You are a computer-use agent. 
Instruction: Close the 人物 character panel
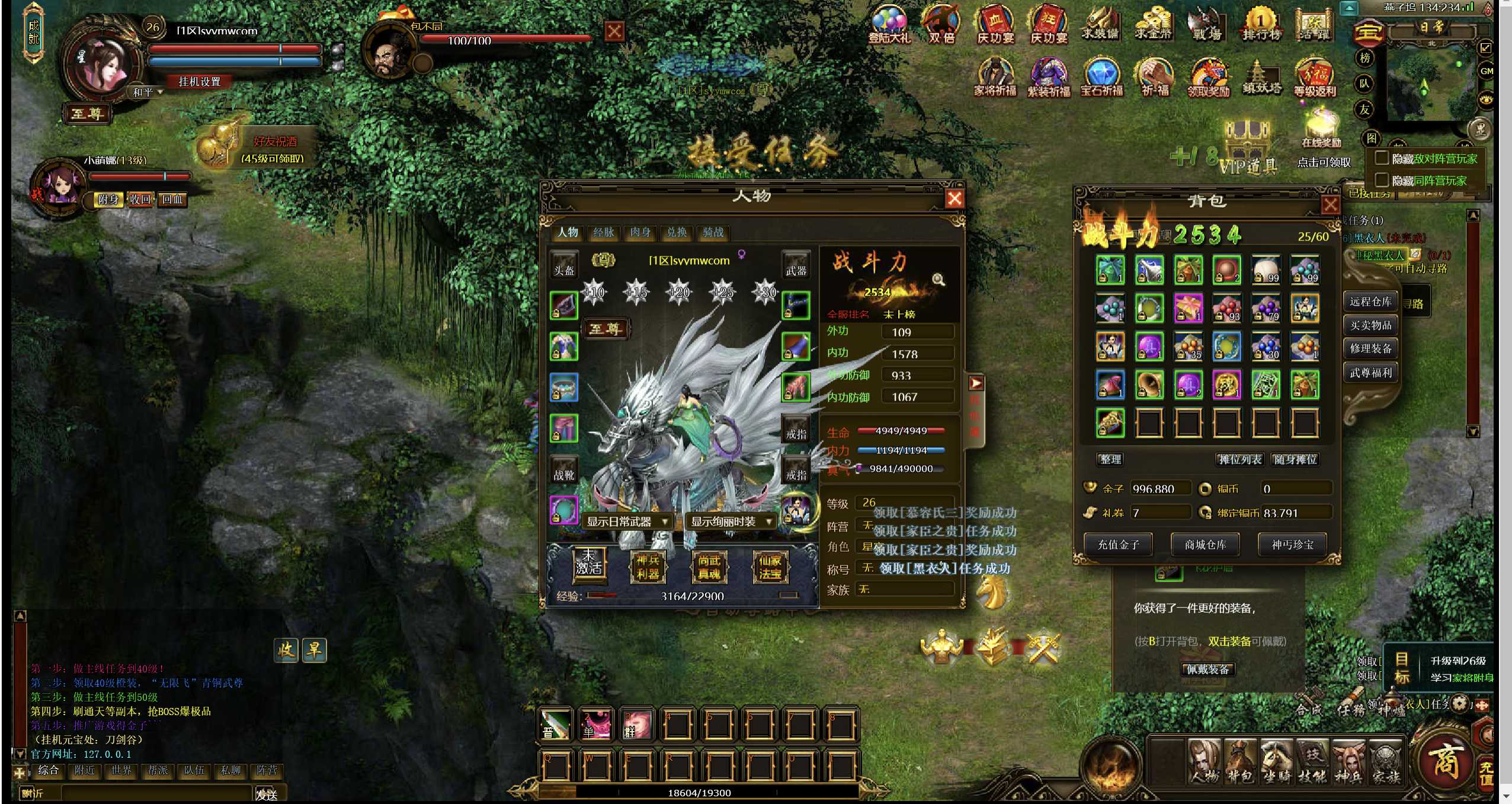(x=954, y=198)
